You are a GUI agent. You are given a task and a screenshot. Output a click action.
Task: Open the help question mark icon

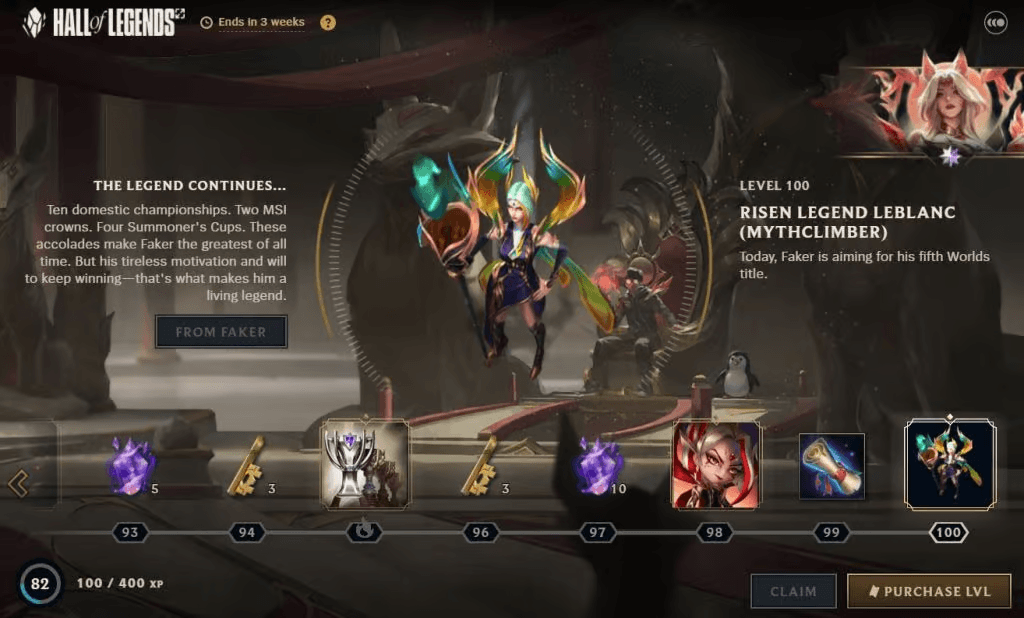pyautogui.click(x=328, y=22)
